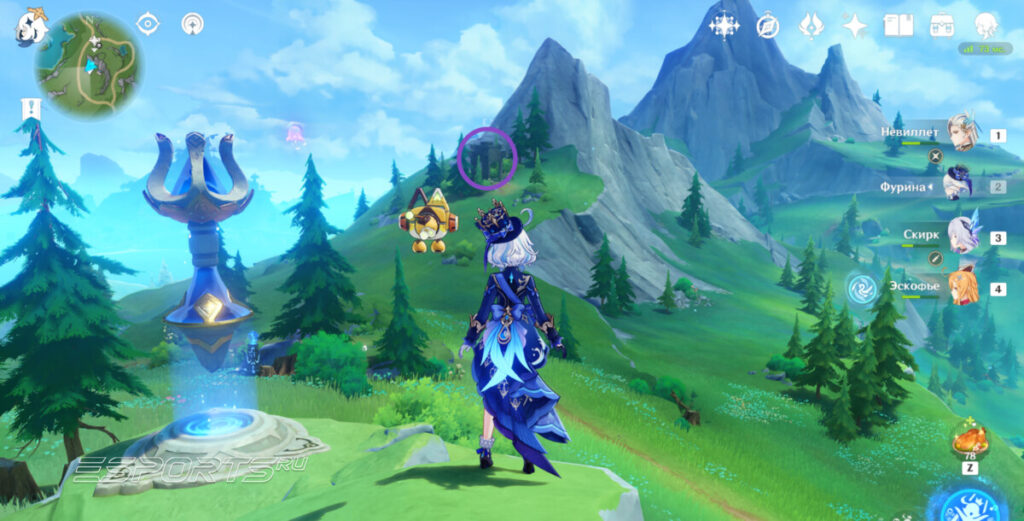Open the quest exclamation-mark banner
Viewport: 1024px width, 521px height.
pyautogui.click(x=31, y=109)
